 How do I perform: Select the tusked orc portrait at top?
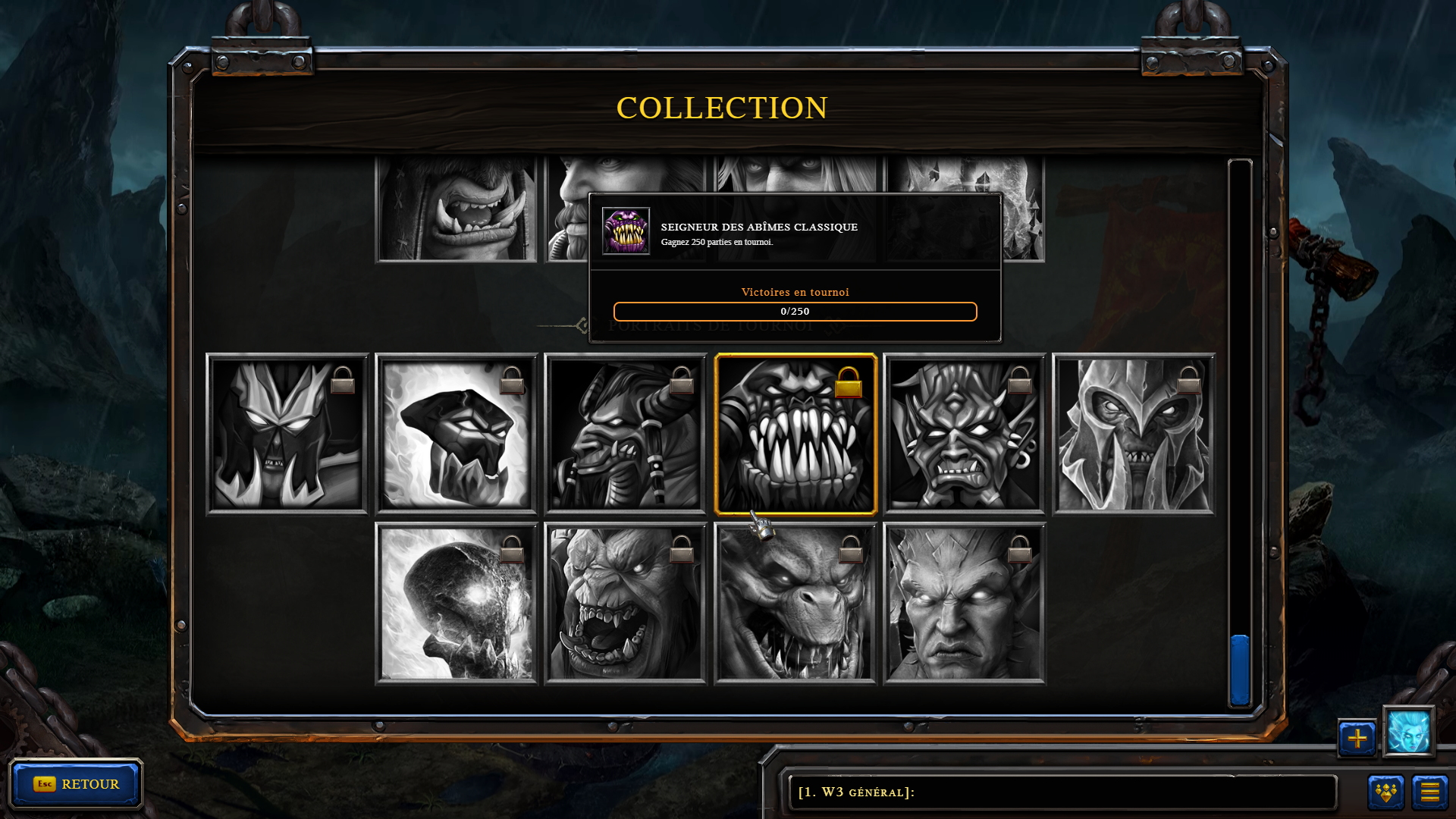pyautogui.click(x=457, y=209)
